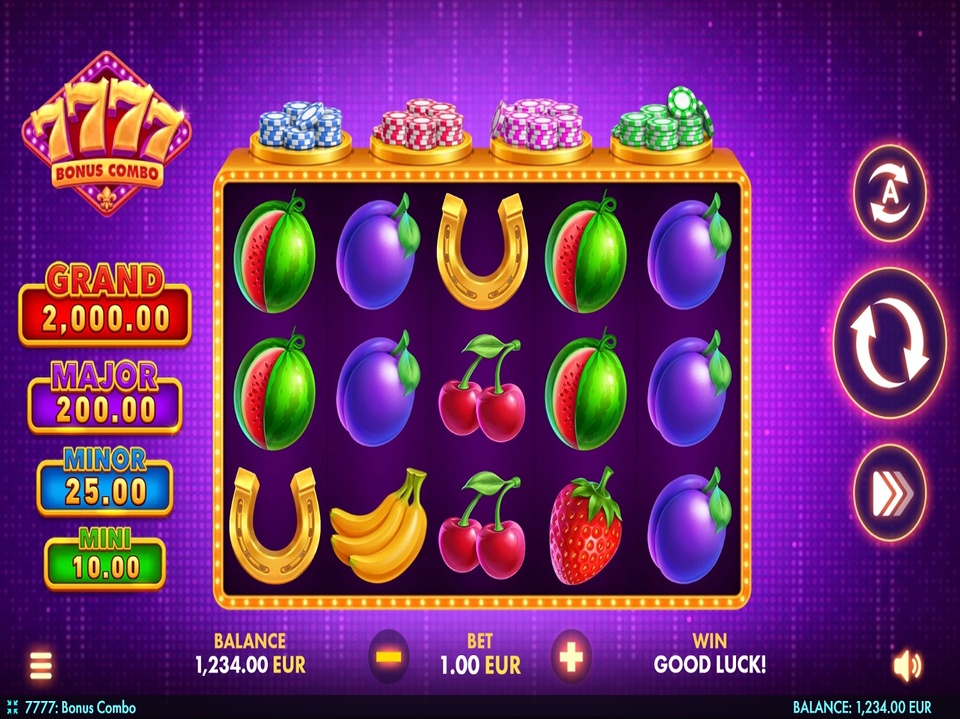The image size is (960, 719).
Task: Increase the bet with the plus button
Action: point(571,656)
